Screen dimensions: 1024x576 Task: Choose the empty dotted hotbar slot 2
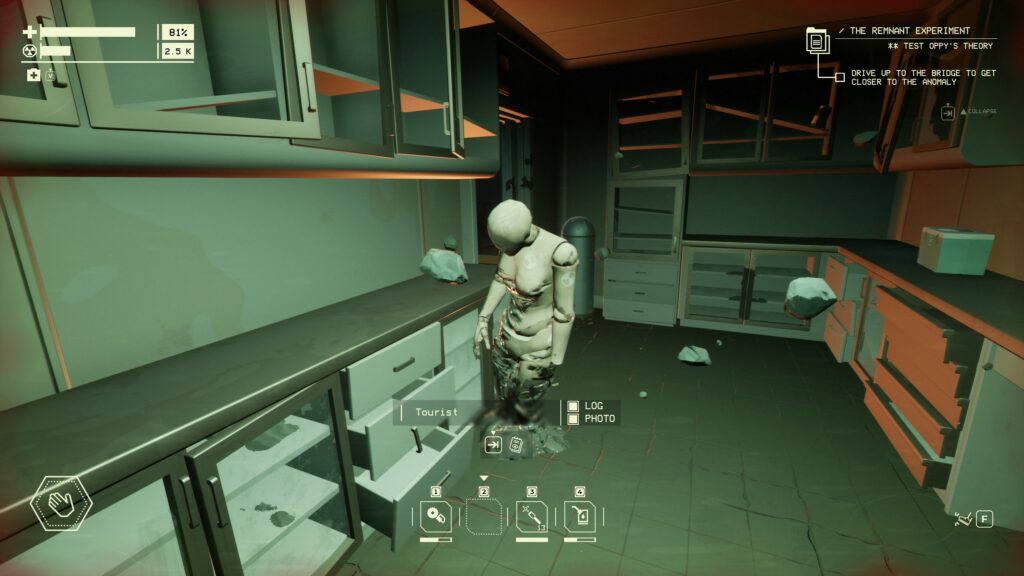[x=484, y=517]
